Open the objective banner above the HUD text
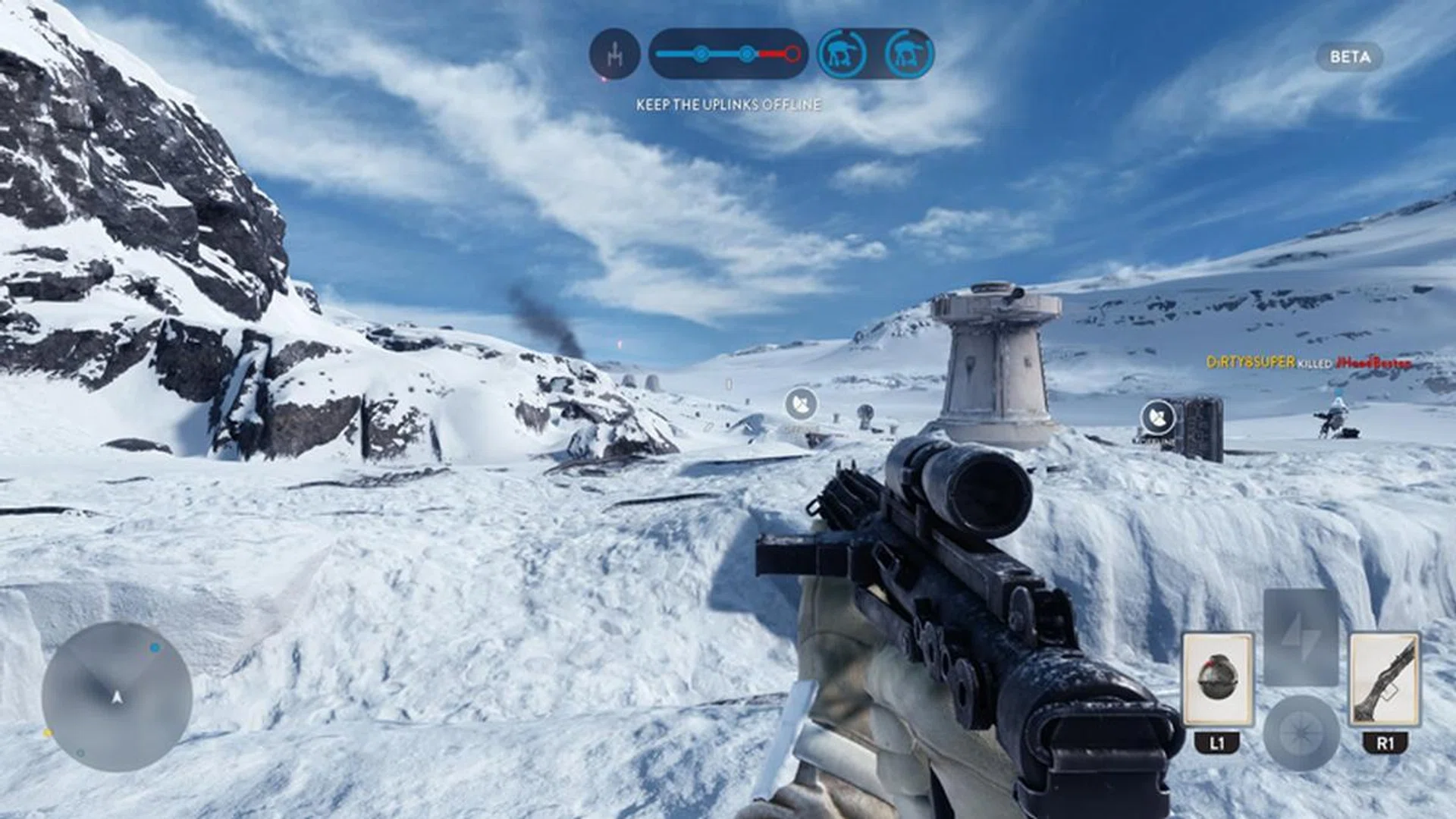This screenshot has width=1456, height=819. (728, 53)
